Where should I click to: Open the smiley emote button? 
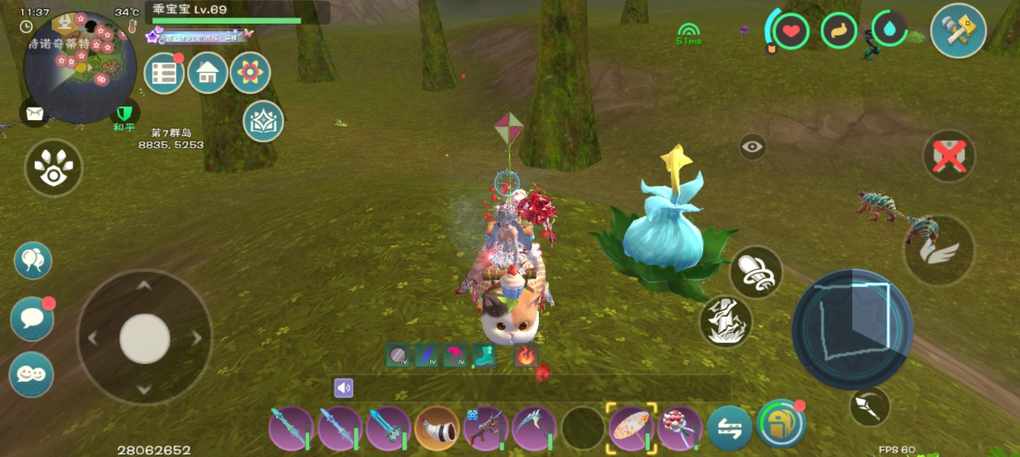click(31, 374)
